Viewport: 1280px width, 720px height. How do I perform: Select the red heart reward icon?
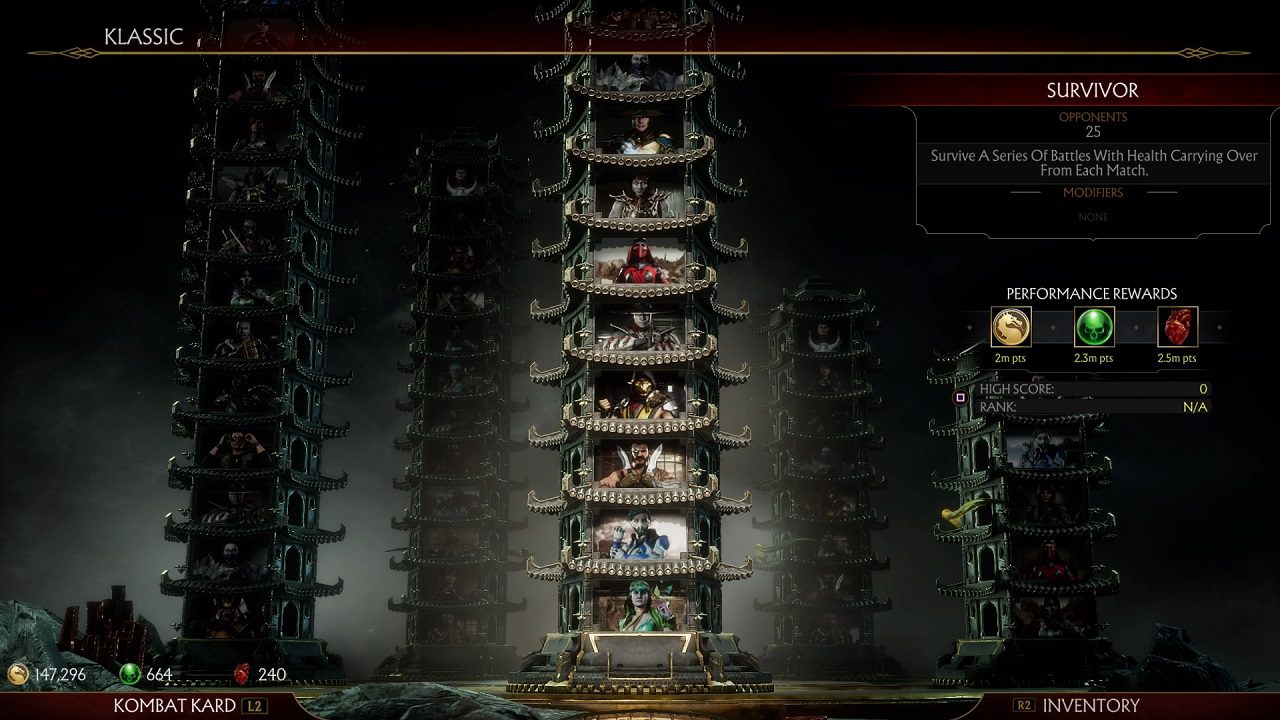[x=1178, y=327]
